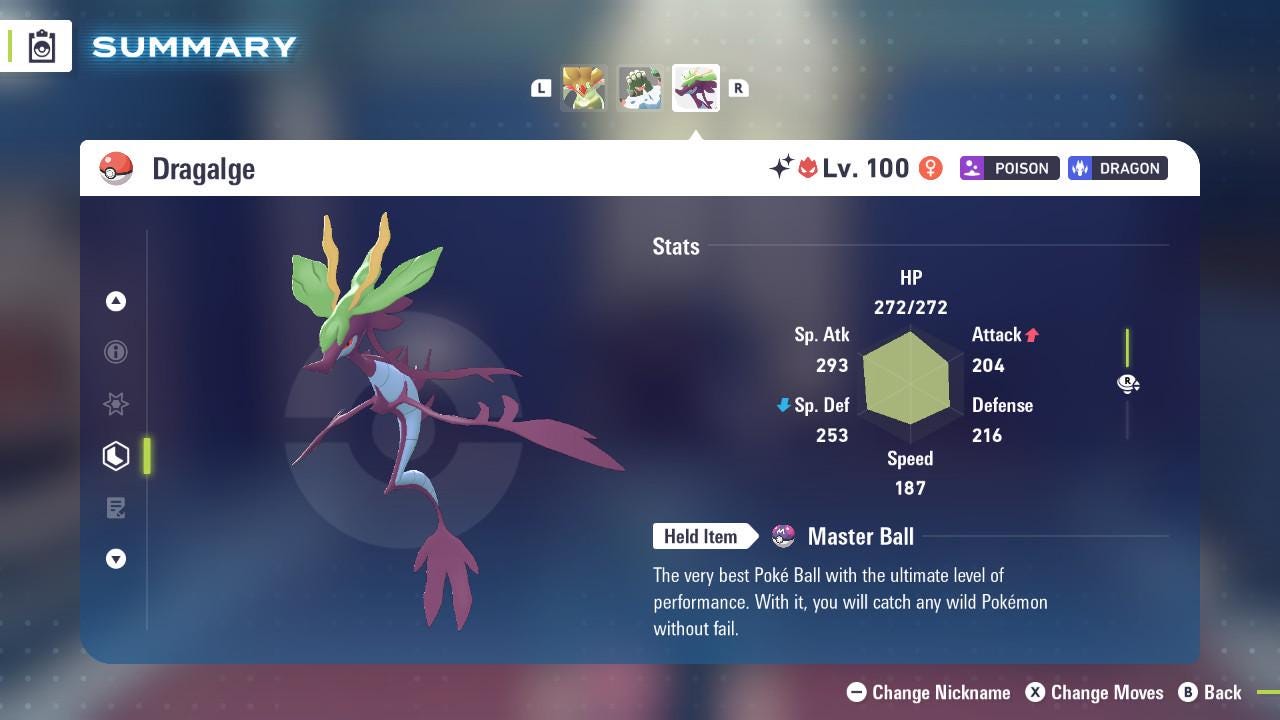Select the Kleavor party thumbnail
The width and height of the screenshot is (1280, 720).
pyautogui.click(x=583, y=88)
